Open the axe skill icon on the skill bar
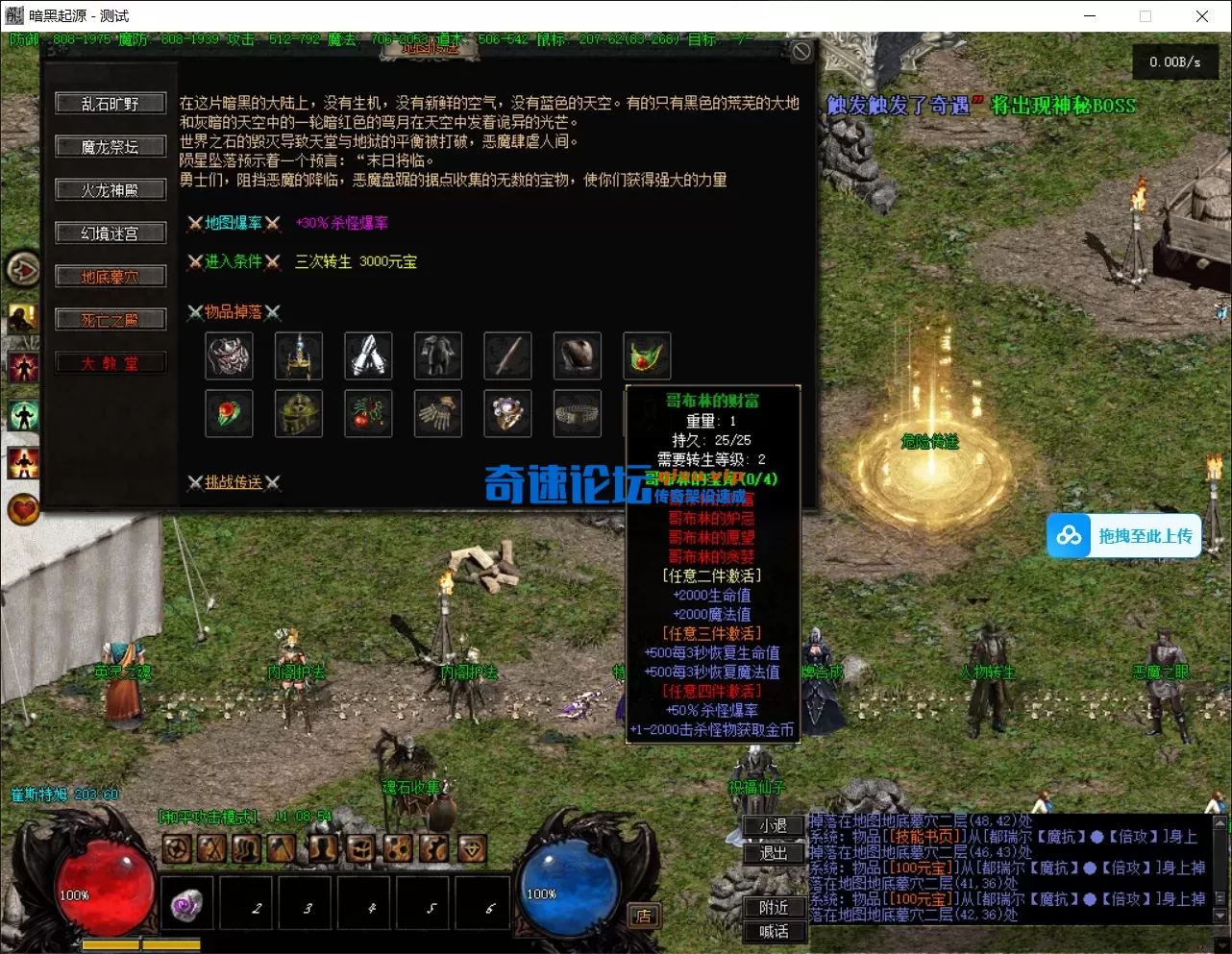 tap(283, 849)
